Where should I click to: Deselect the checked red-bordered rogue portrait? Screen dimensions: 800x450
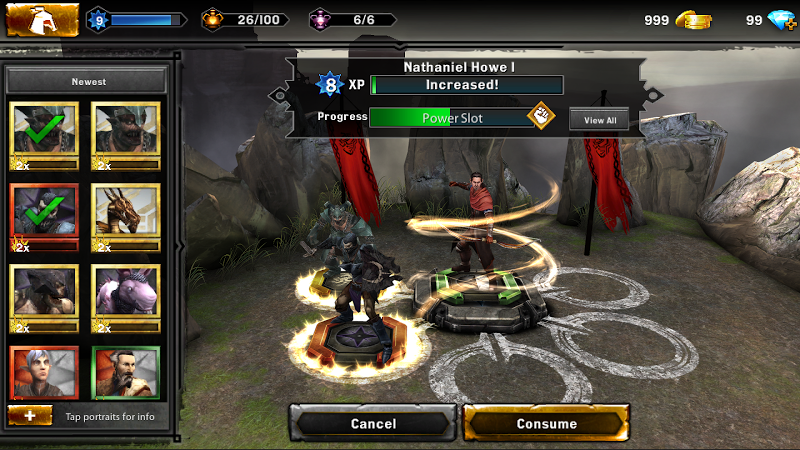coord(44,215)
